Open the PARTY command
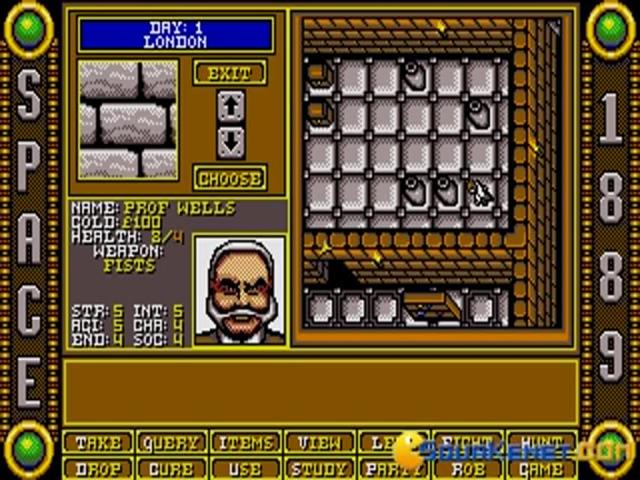640x480 pixels. click(391, 467)
